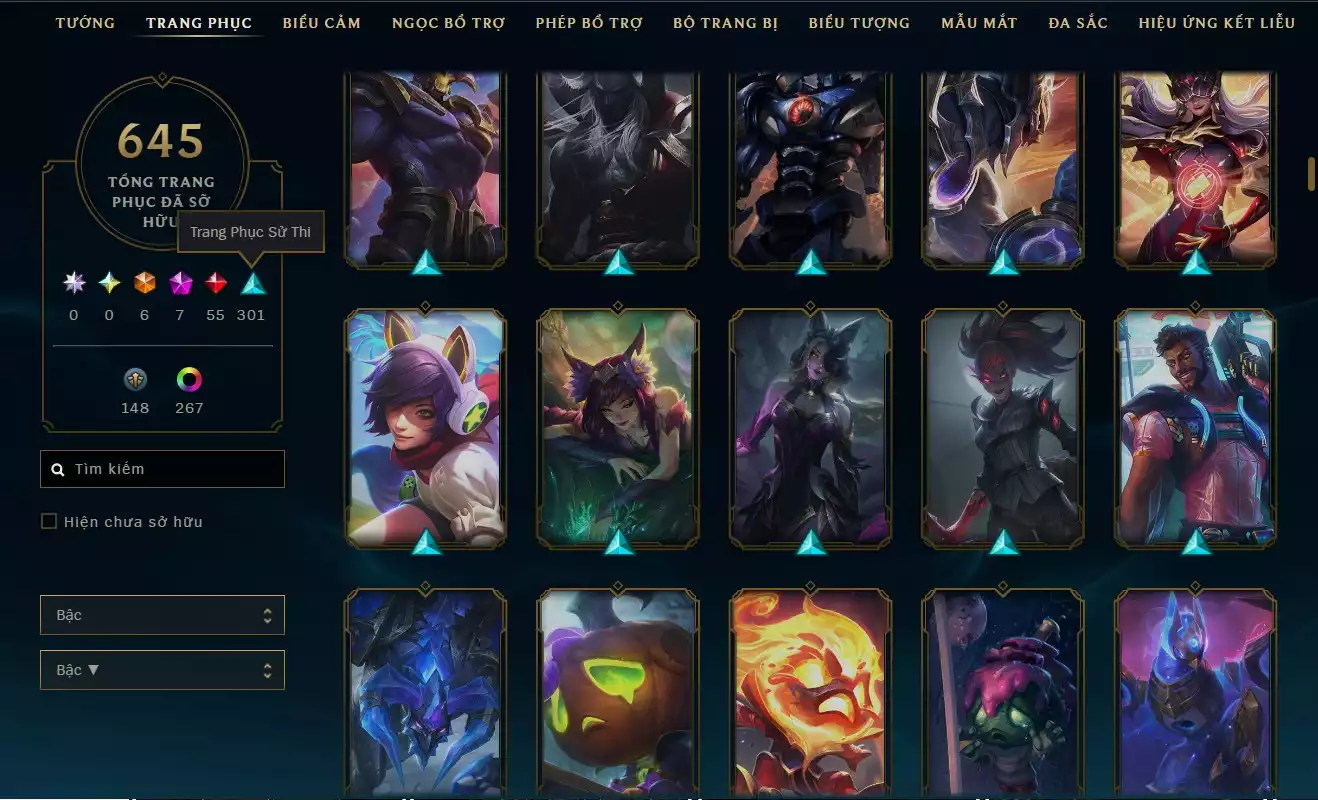The height and width of the screenshot is (800, 1318).
Task: Open the HIỆU ỨNG KẾT LIỄU section
Action: pos(1216,22)
